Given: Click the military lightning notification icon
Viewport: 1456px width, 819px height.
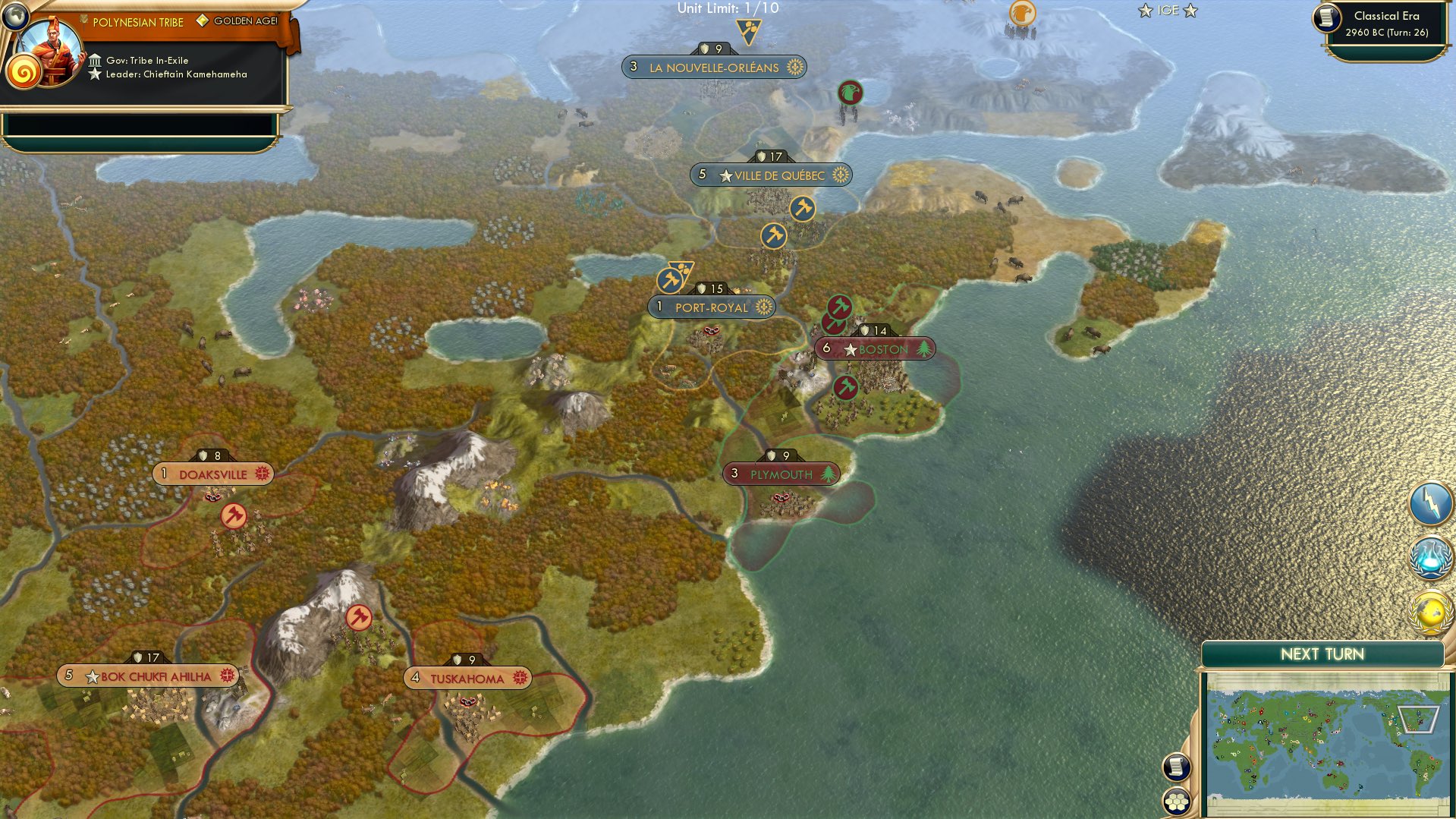Looking at the screenshot, I should pyautogui.click(x=1429, y=503).
